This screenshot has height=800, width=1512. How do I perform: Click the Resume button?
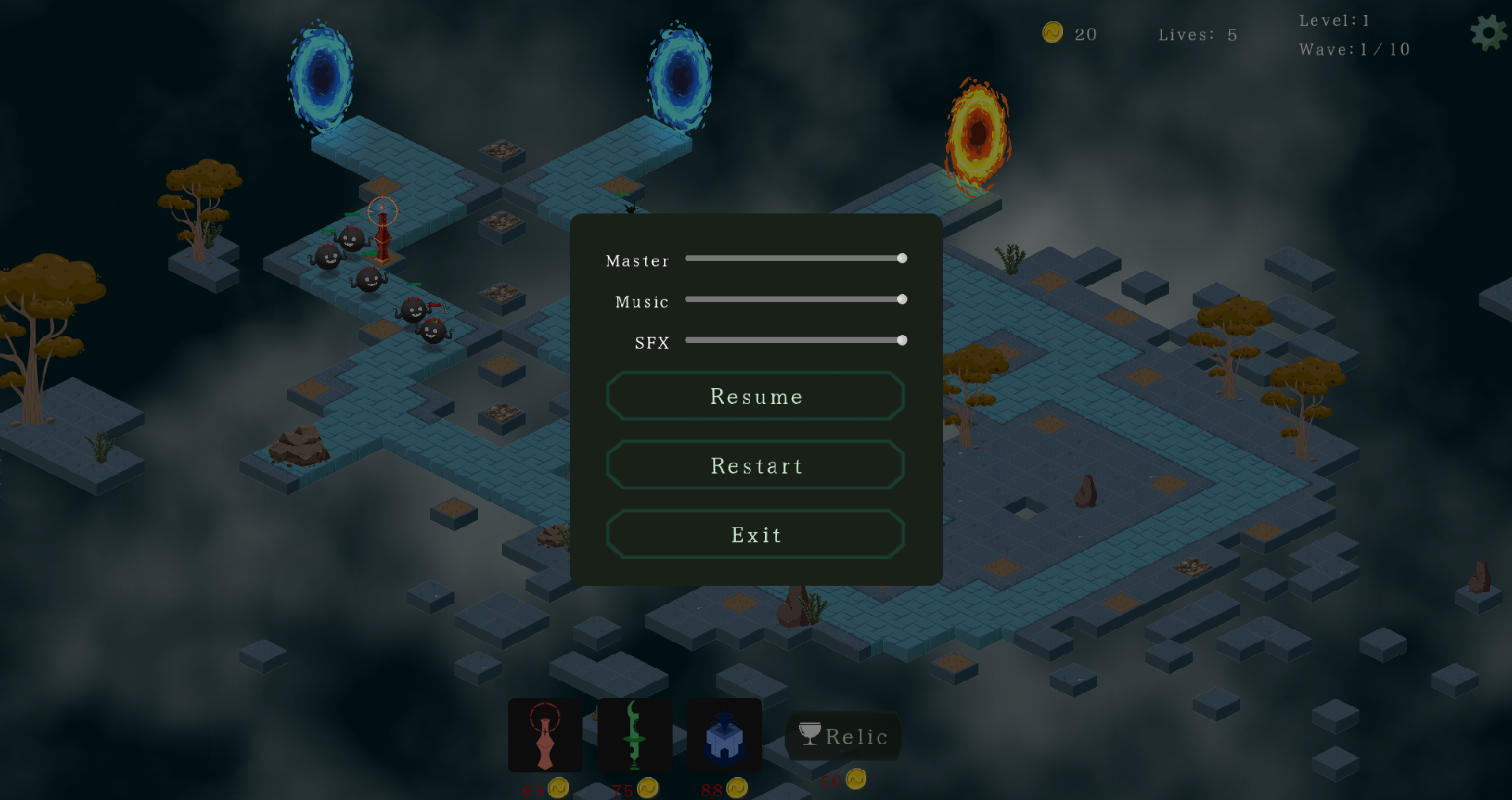756,396
